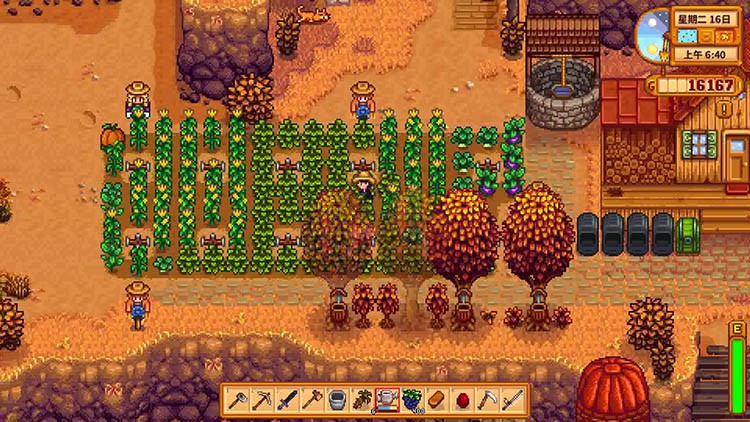Screen dimensions: 750x422
Task: Pick the seeds slot in the hotbar
Action: coord(362,400)
